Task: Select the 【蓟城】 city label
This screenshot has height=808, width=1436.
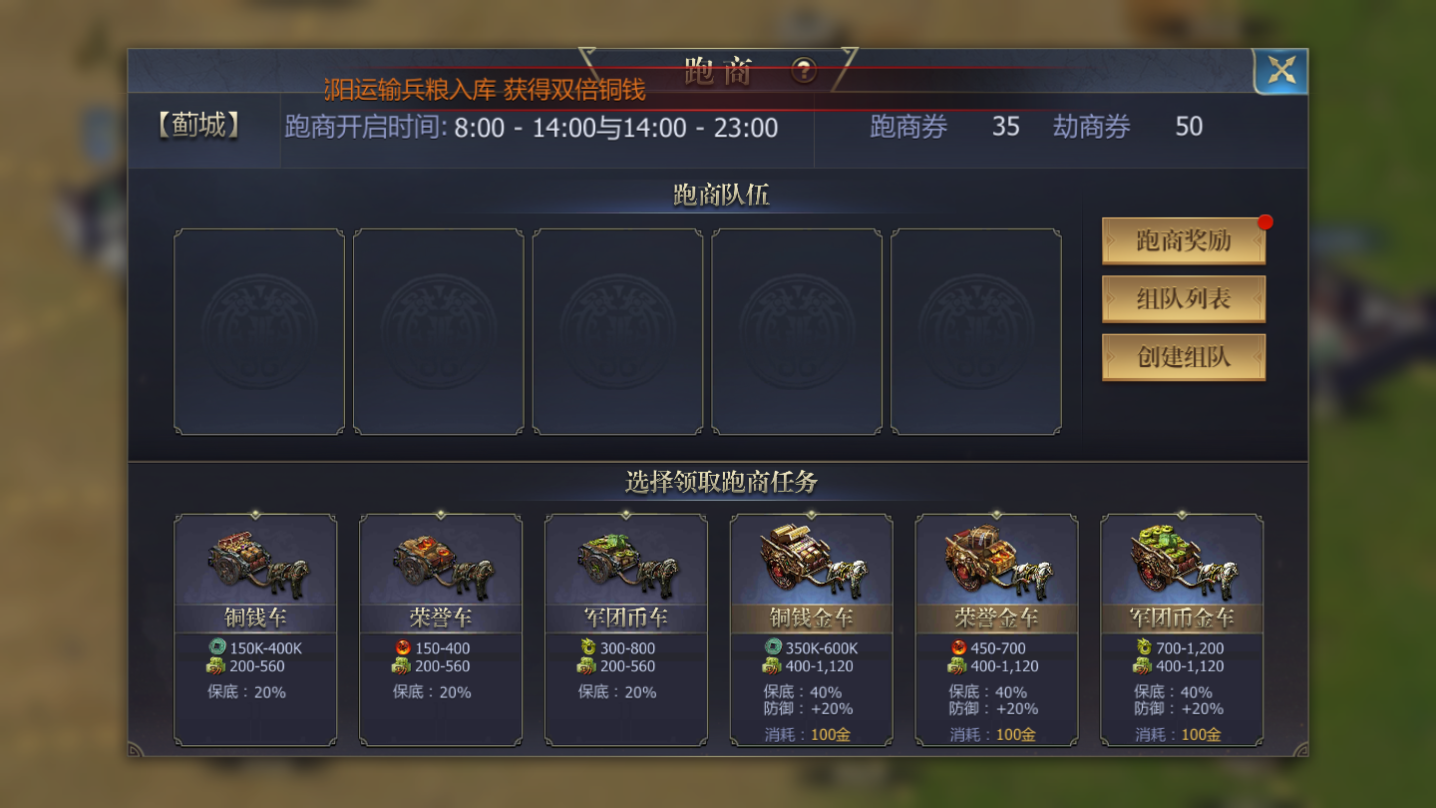Action: point(196,126)
